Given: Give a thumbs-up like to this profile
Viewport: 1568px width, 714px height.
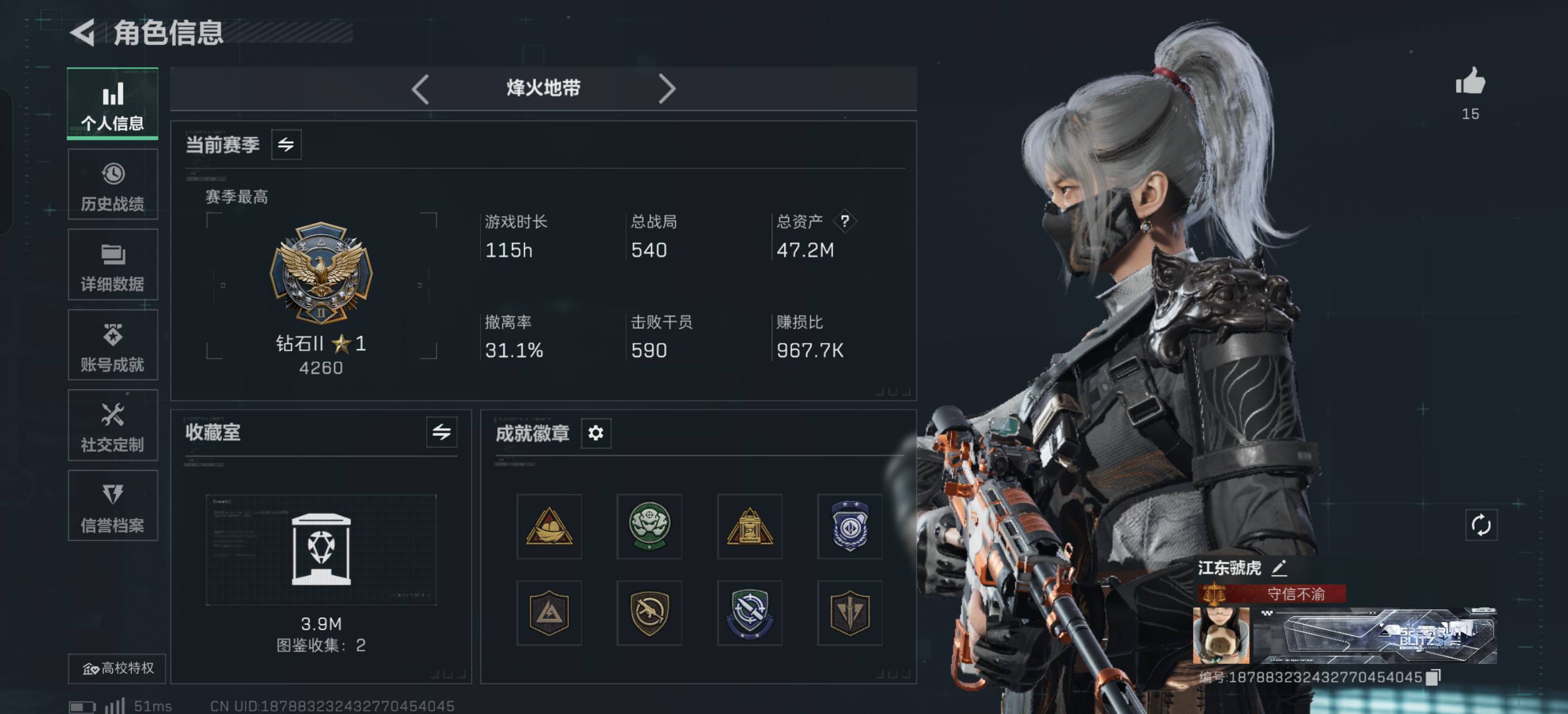Looking at the screenshot, I should [1470, 82].
